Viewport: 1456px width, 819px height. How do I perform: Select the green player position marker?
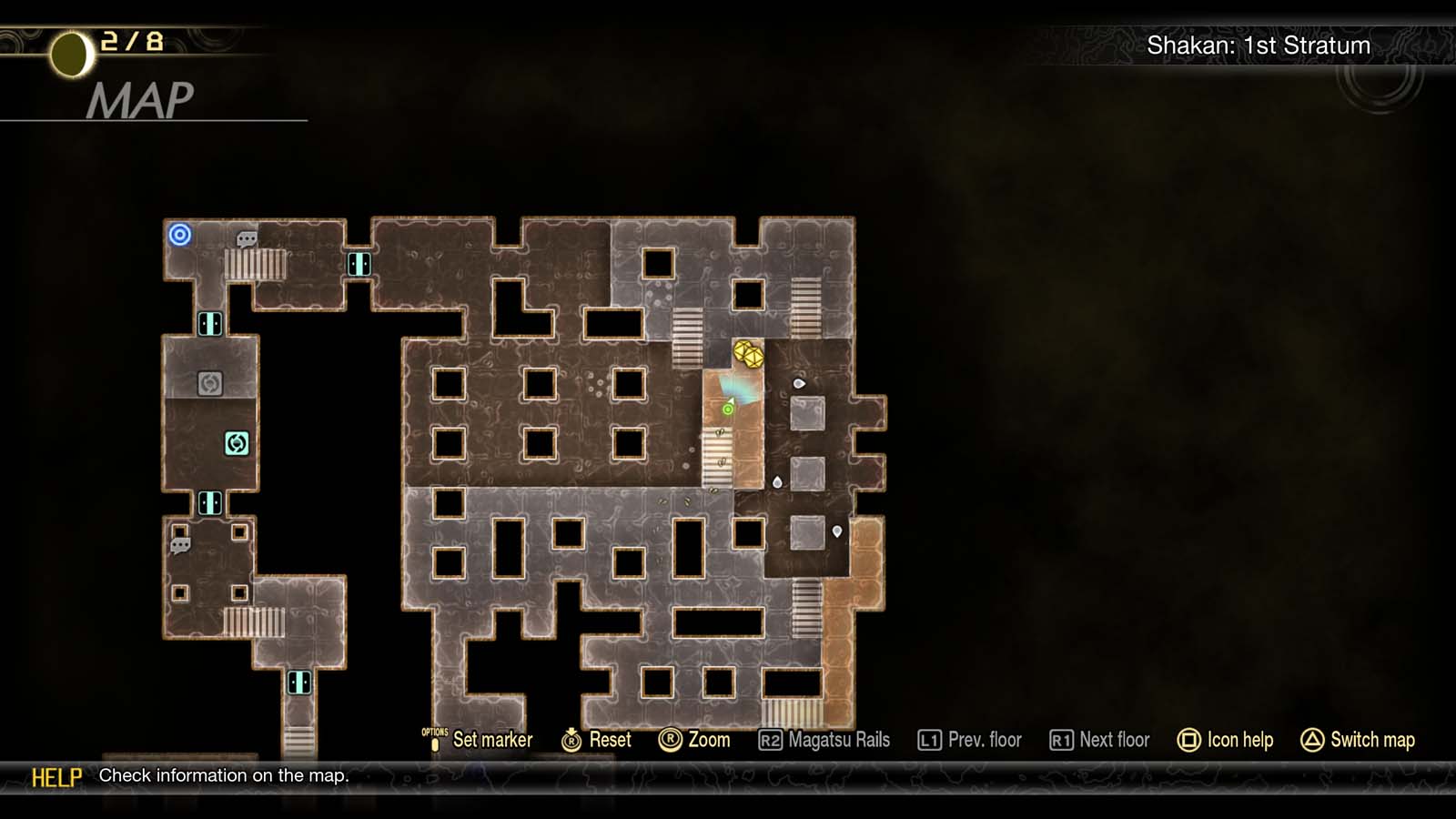726,409
